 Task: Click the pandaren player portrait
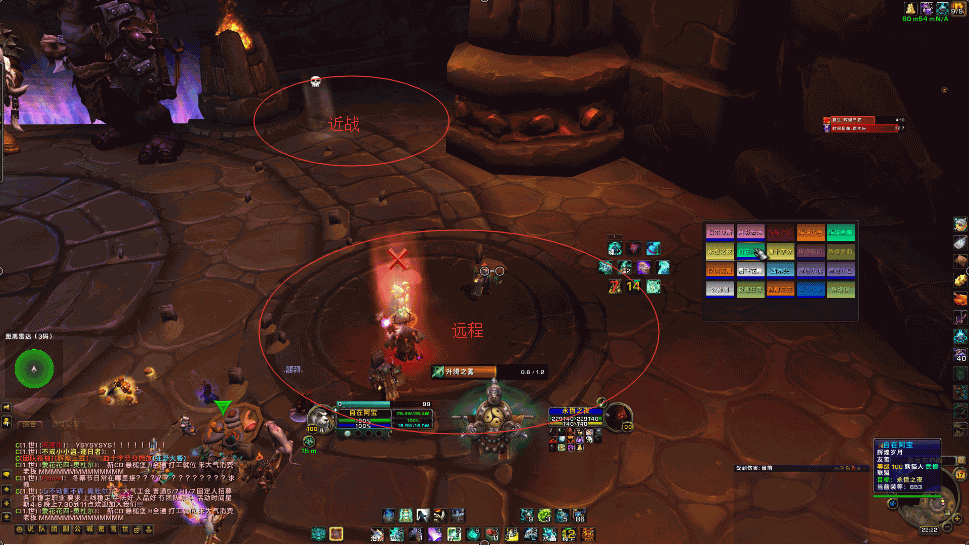[322, 417]
